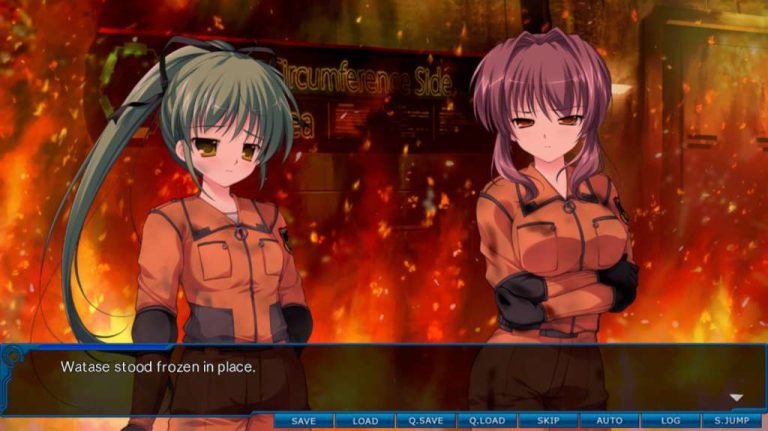Click the SAVE button
This screenshot has width=768, height=431.
coord(303,421)
